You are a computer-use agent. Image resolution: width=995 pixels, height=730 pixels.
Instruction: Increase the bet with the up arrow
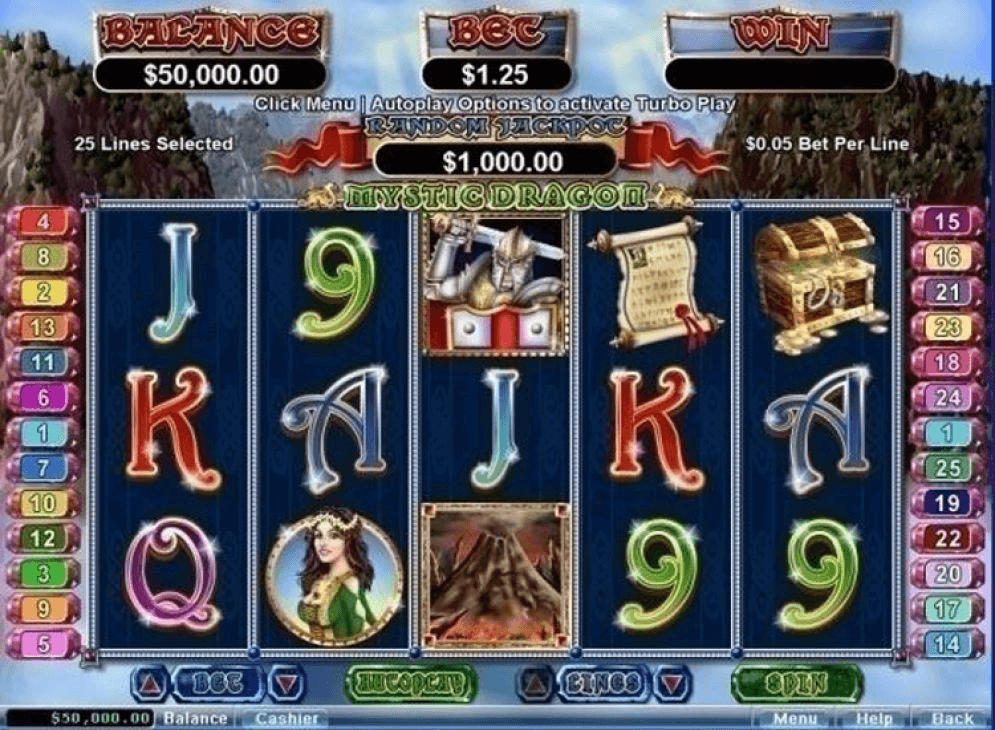coord(151,683)
